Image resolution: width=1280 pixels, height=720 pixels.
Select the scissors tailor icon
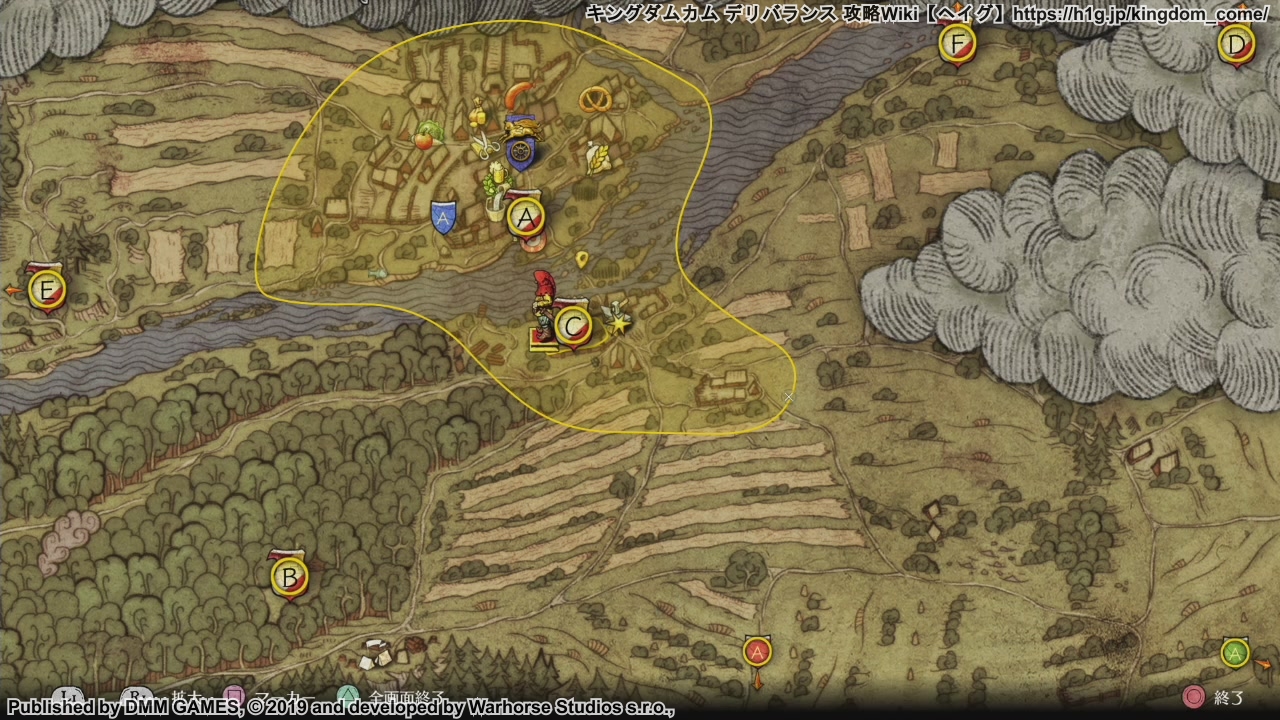click(x=485, y=148)
